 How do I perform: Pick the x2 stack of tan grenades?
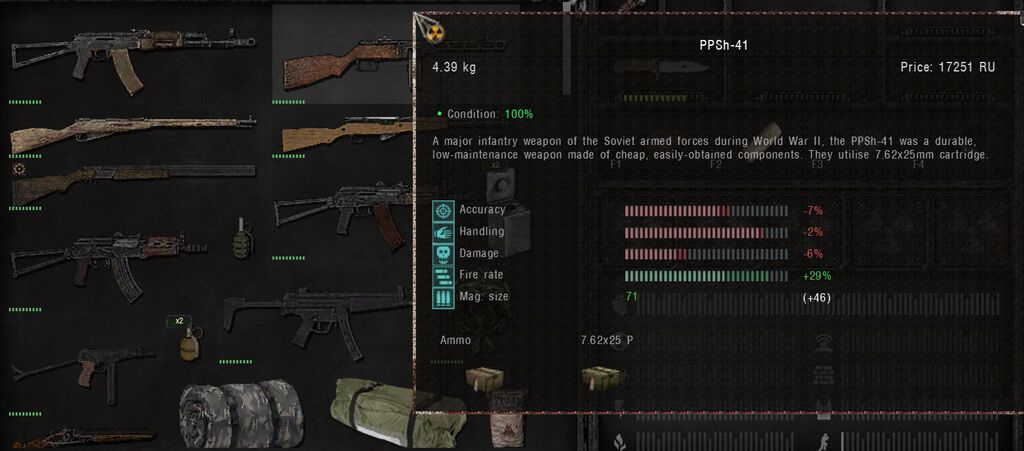coord(187,342)
